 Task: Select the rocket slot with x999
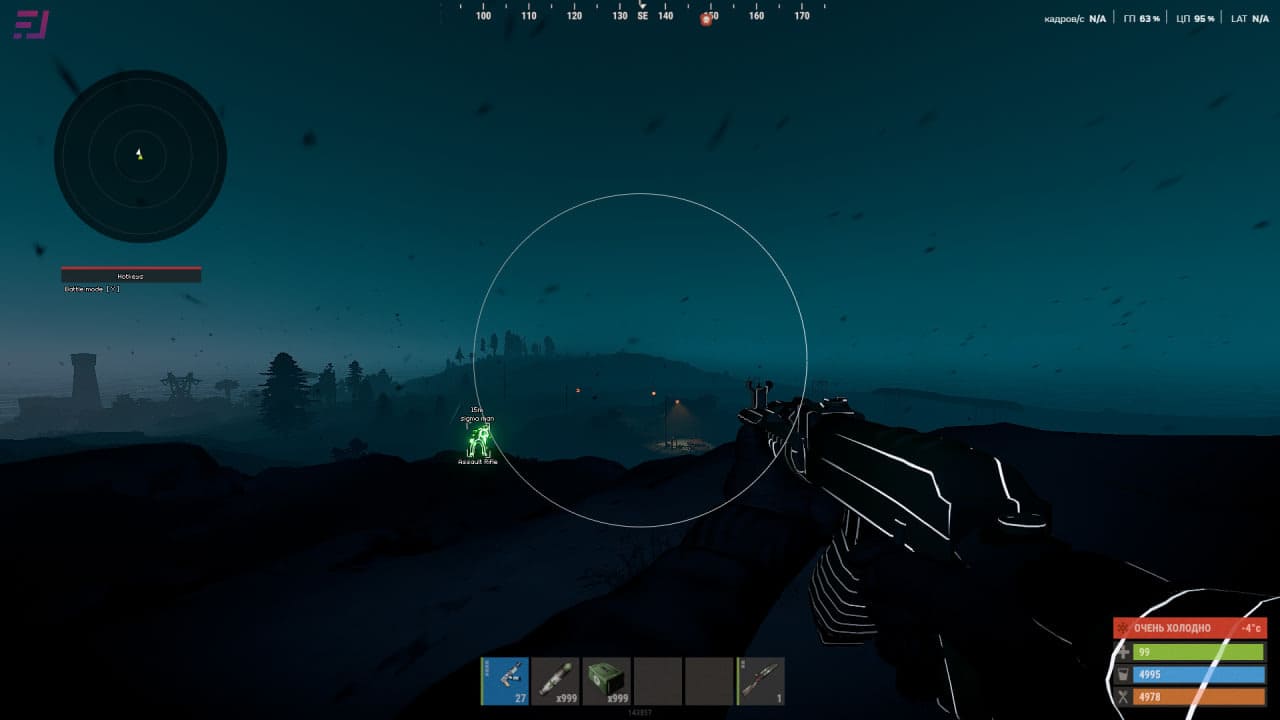click(x=556, y=681)
